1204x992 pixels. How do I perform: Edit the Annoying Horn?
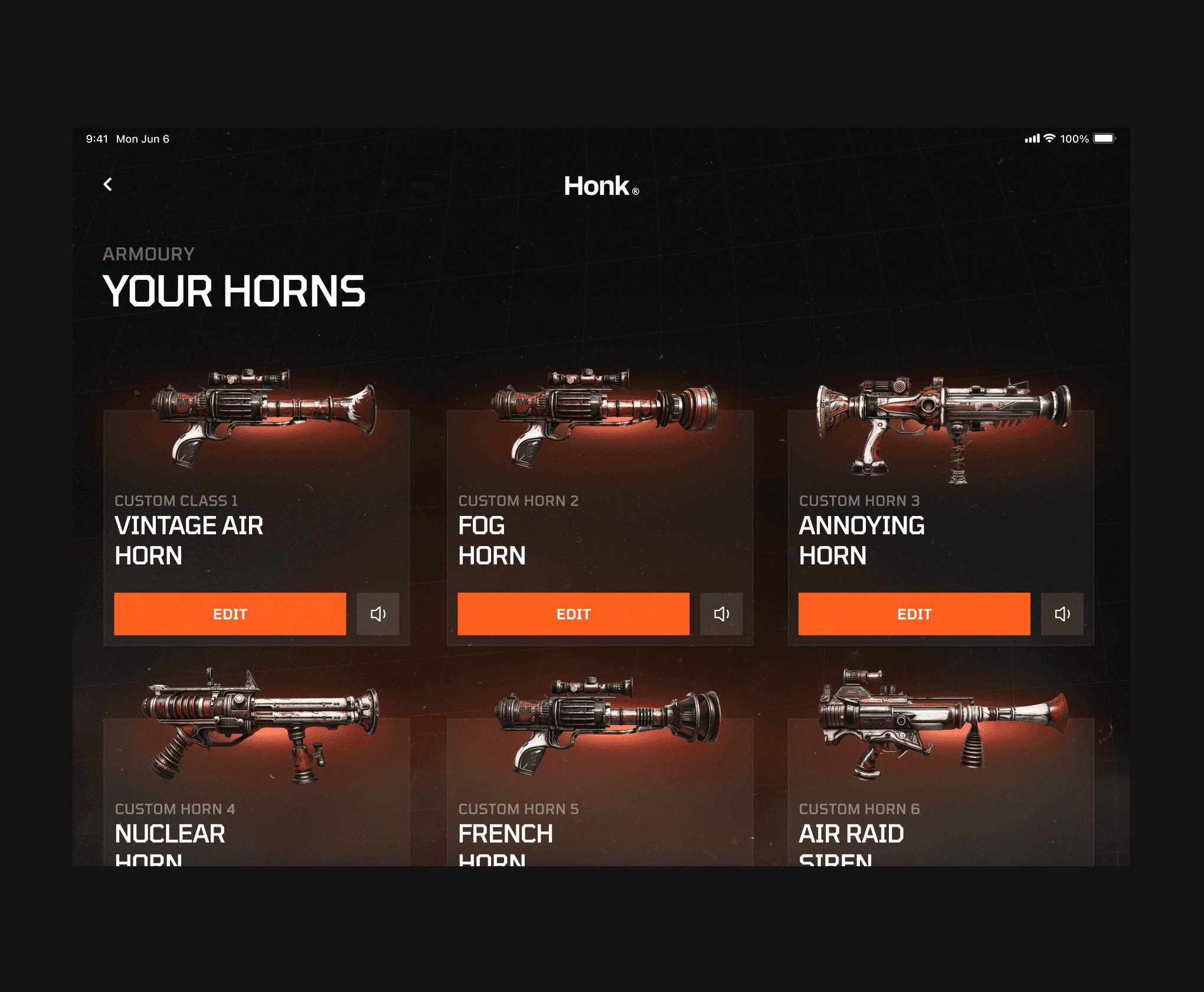tap(914, 614)
